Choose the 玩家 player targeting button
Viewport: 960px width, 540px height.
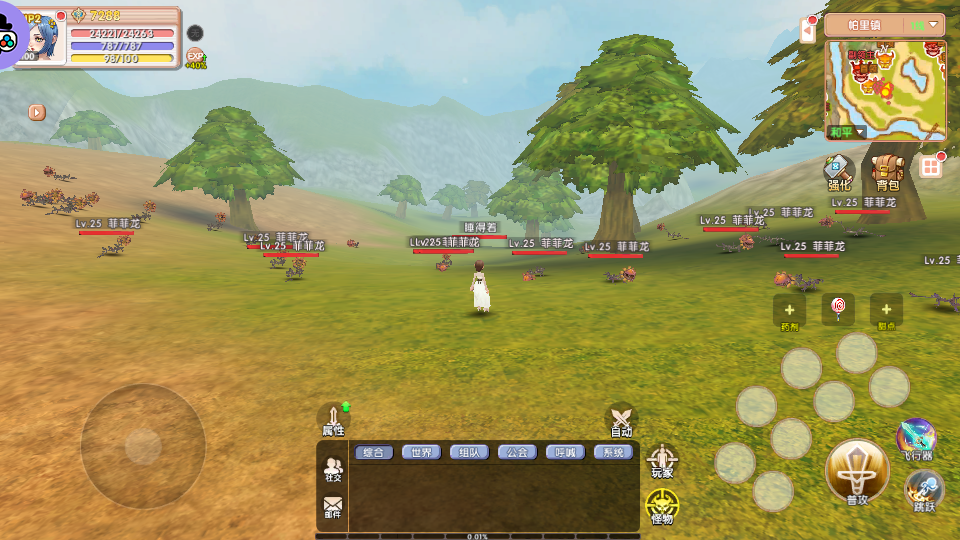click(662, 462)
